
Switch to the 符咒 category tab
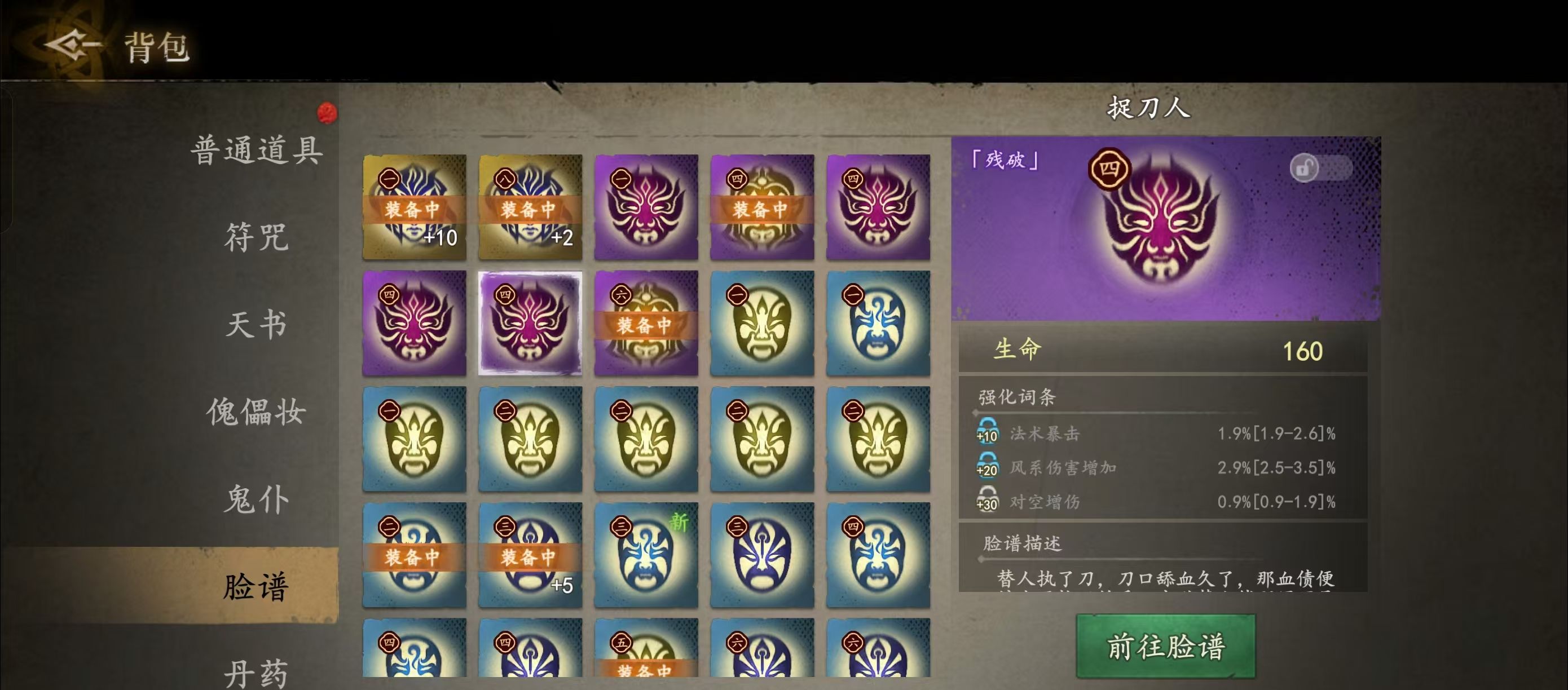pos(258,238)
